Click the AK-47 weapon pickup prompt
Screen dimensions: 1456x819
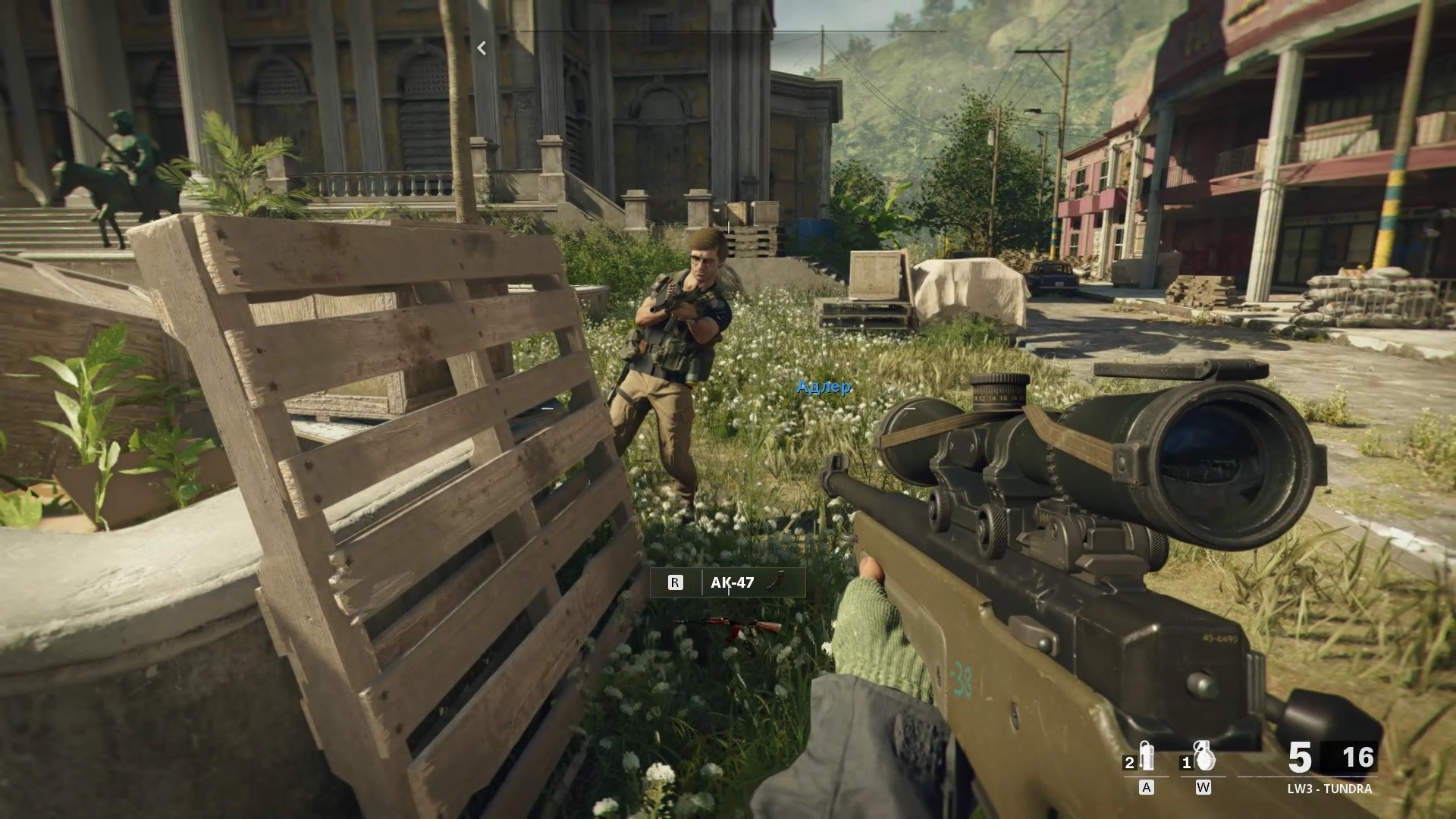coord(727,582)
